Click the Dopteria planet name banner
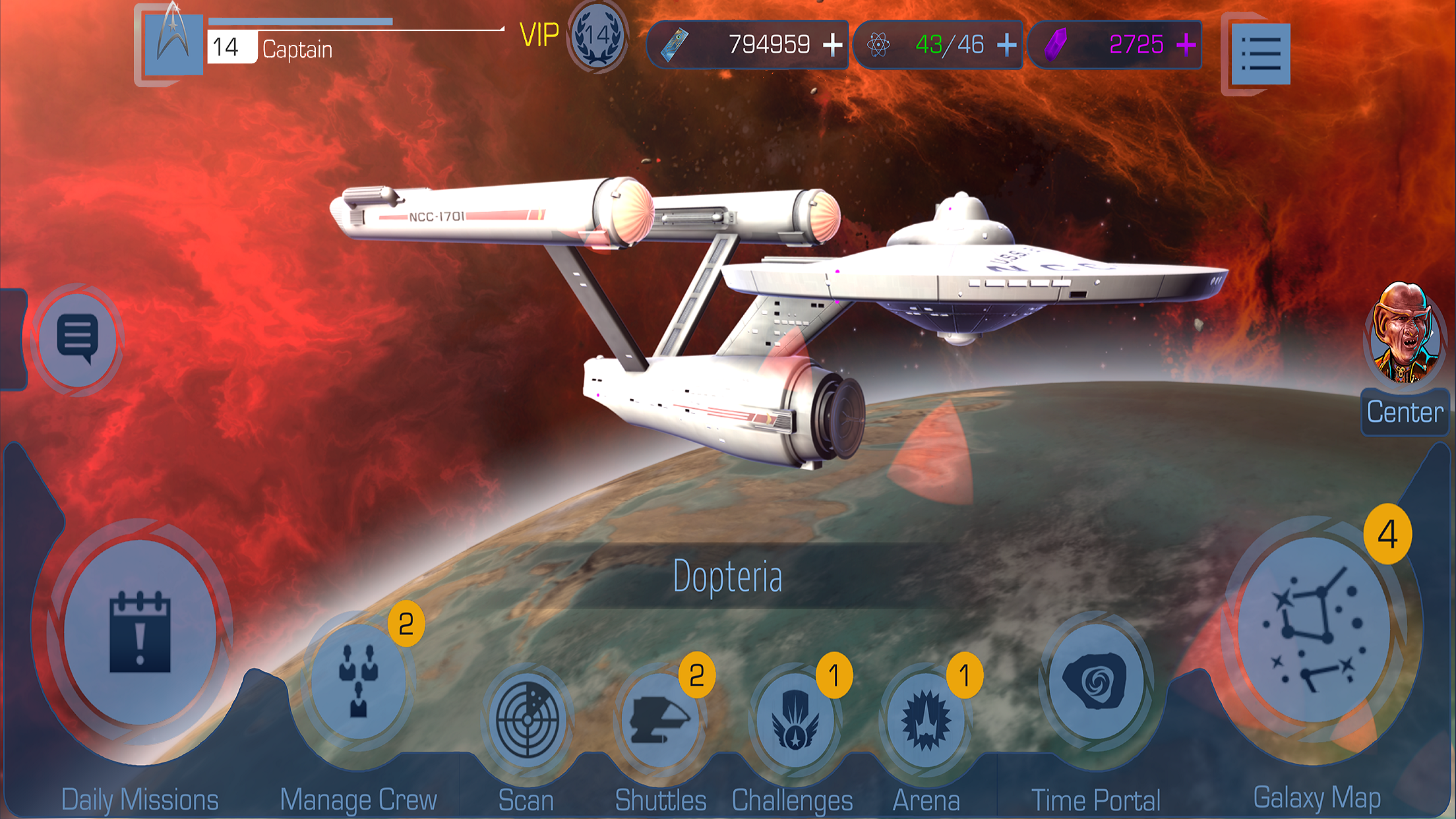Viewport: 1456px width, 819px height. click(728, 576)
